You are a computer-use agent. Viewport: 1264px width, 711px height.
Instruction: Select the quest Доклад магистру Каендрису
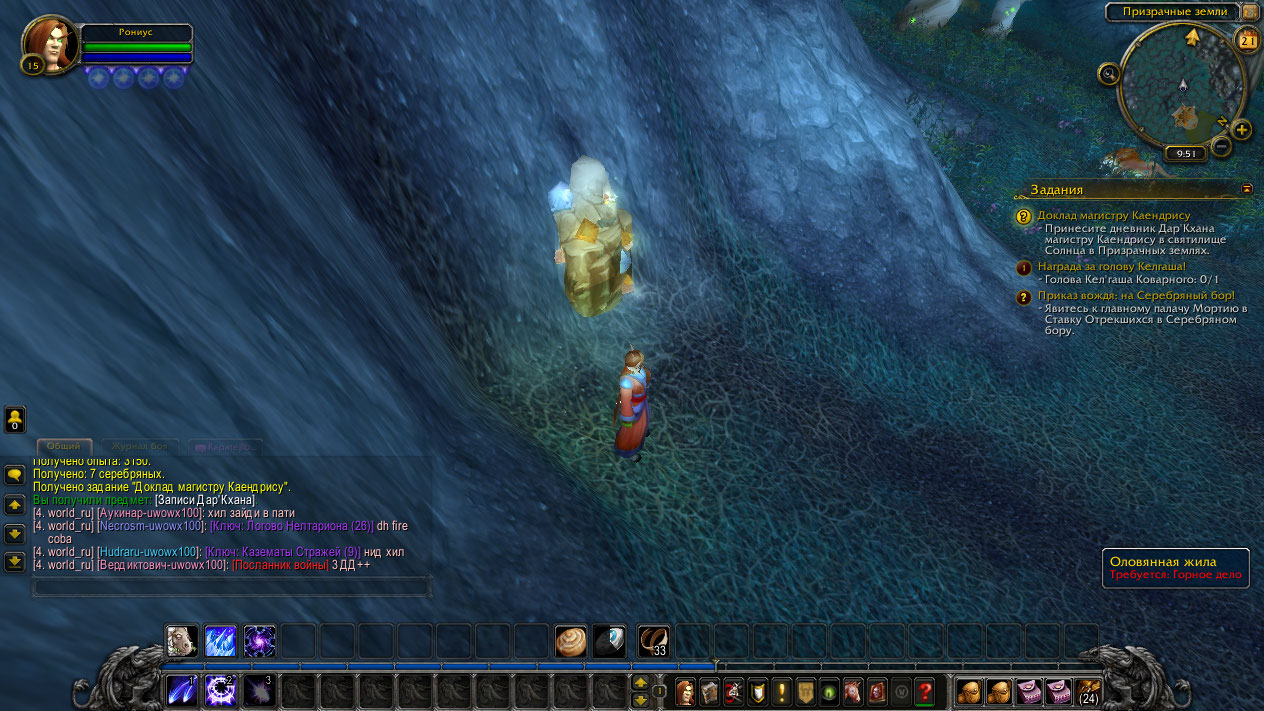pos(1113,215)
